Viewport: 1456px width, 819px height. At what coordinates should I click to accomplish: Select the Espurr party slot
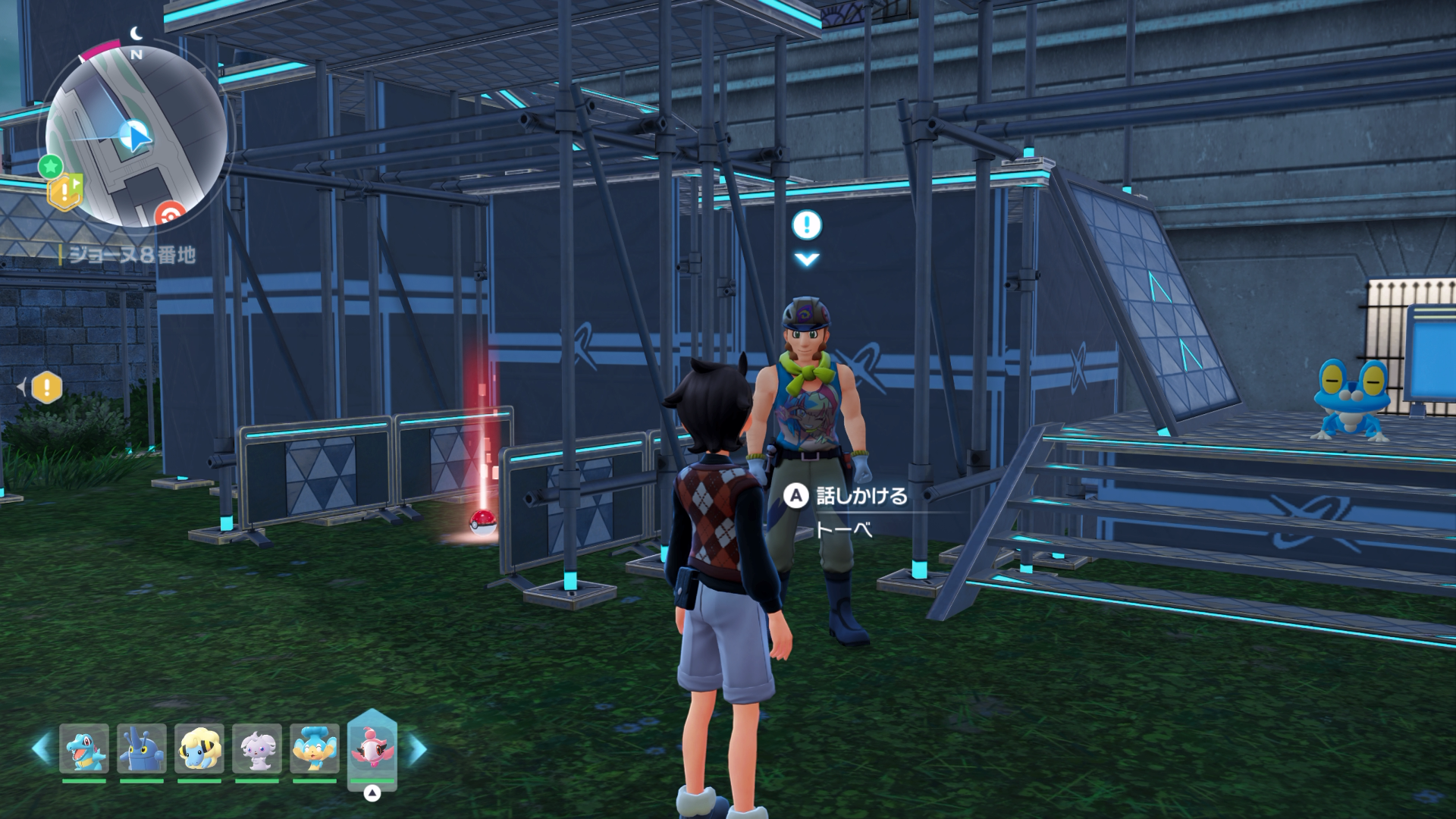[x=257, y=748]
